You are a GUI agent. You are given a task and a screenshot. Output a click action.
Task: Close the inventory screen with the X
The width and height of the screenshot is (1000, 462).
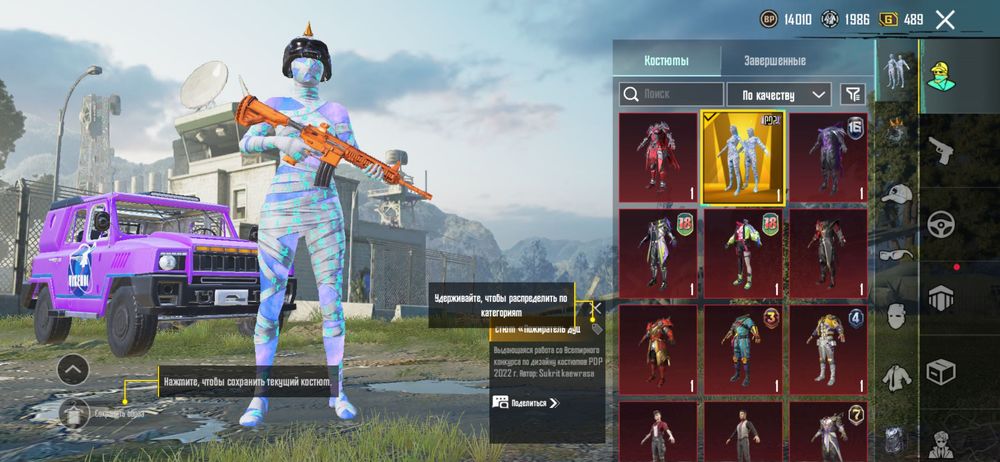coord(945,19)
